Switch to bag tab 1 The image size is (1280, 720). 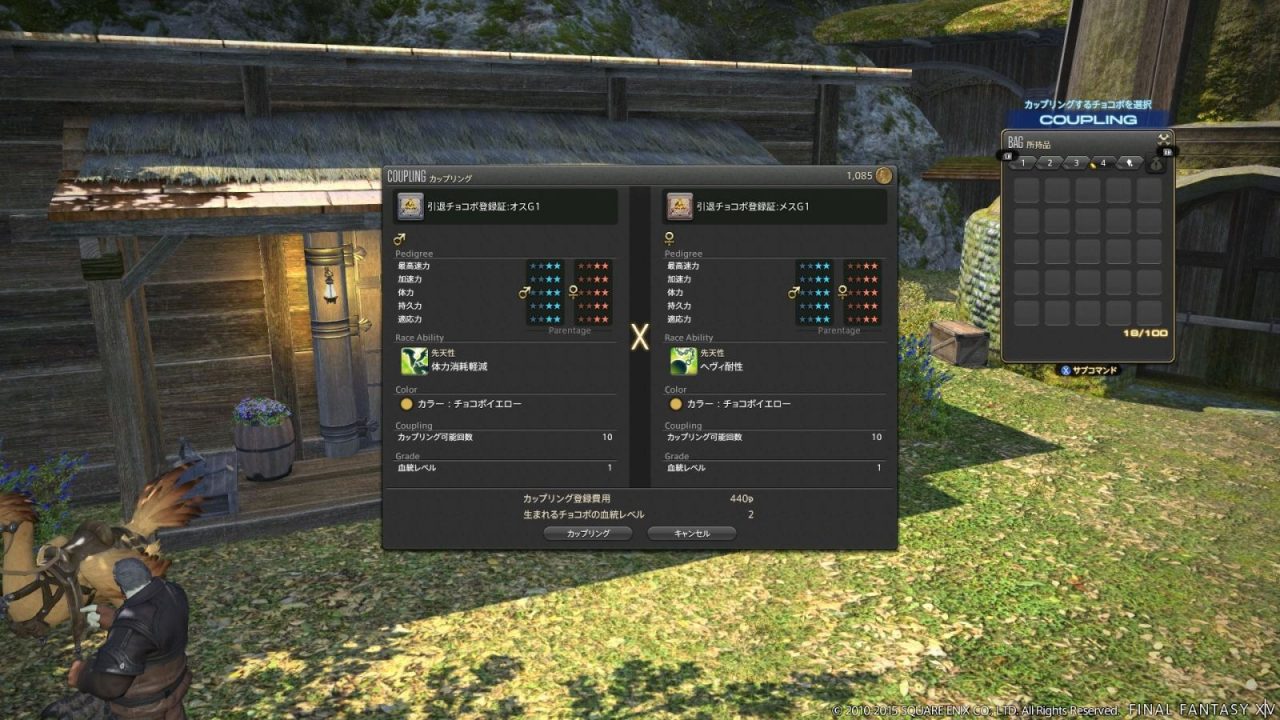click(x=1022, y=162)
